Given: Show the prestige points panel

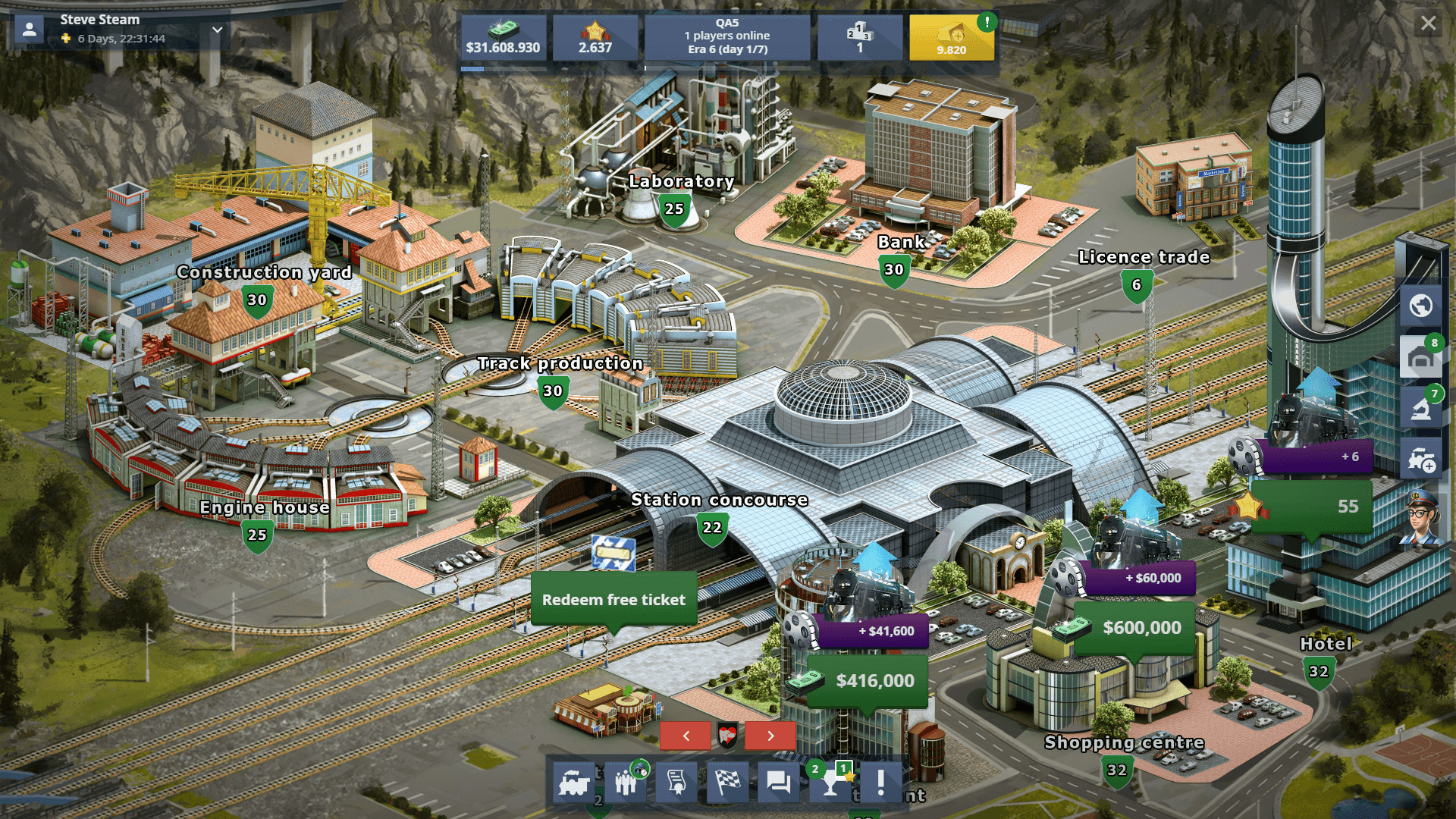Looking at the screenshot, I should [595, 38].
